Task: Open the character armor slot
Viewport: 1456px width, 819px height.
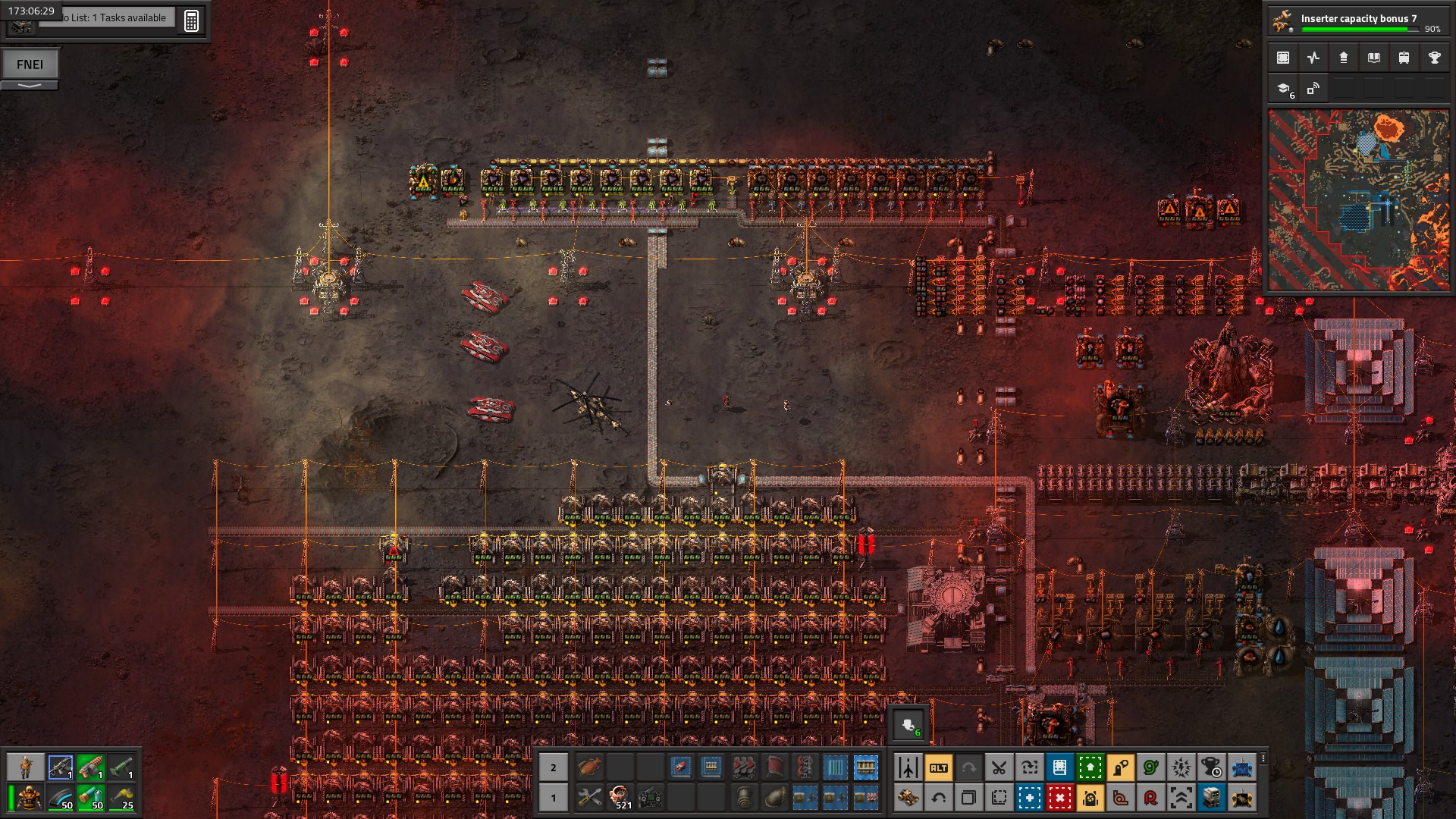Action: 29,798
